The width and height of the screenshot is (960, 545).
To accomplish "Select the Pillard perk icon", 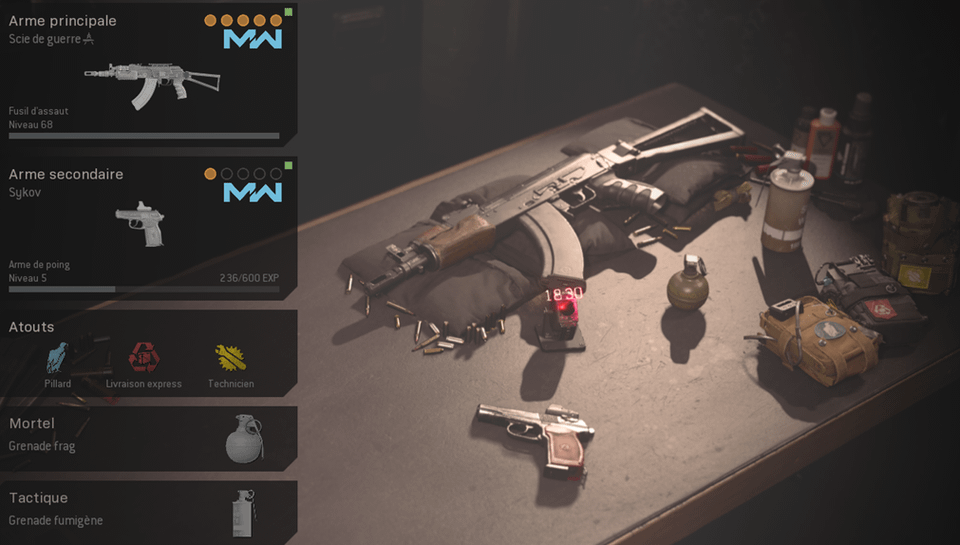I will click(x=57, y=357).
